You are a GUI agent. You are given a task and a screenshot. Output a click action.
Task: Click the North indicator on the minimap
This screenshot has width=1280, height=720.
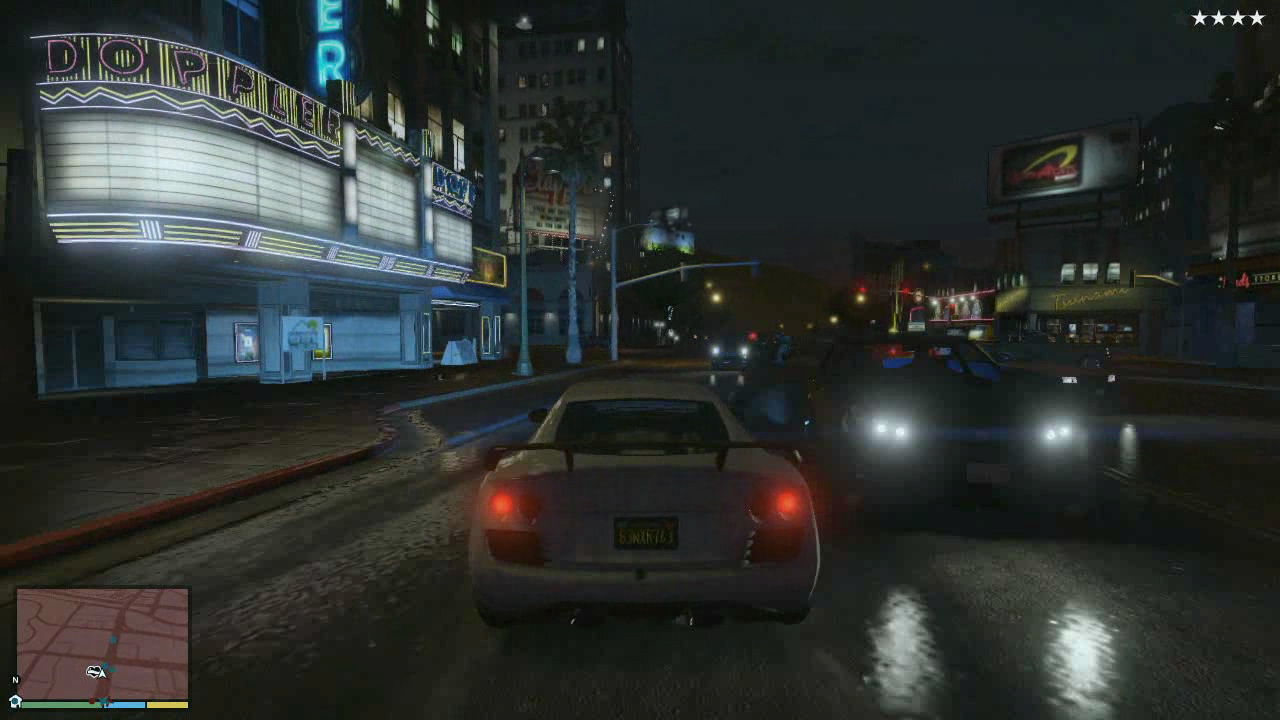[15, 680]
